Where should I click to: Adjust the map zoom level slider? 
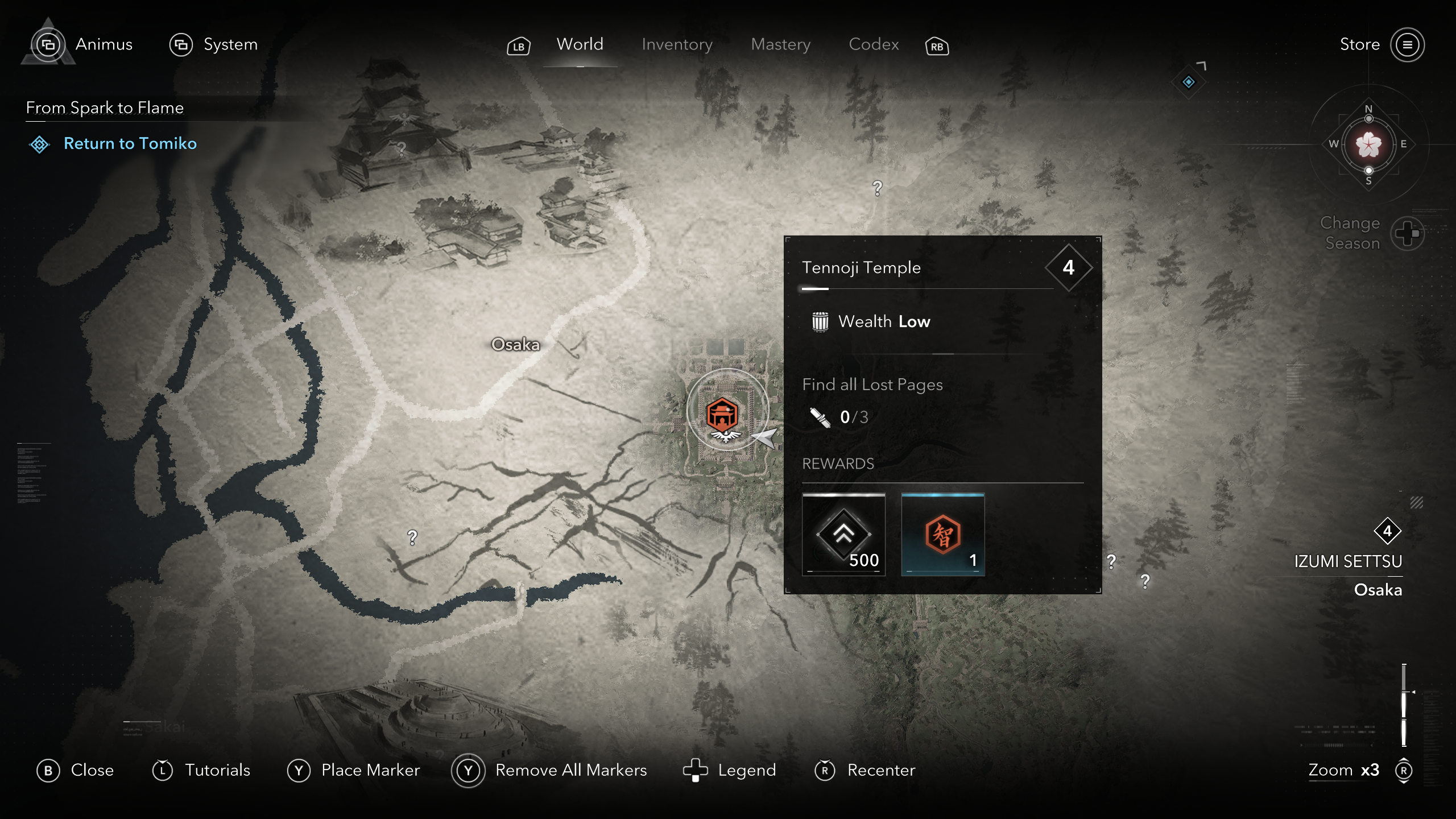(x=1404, y=705)
